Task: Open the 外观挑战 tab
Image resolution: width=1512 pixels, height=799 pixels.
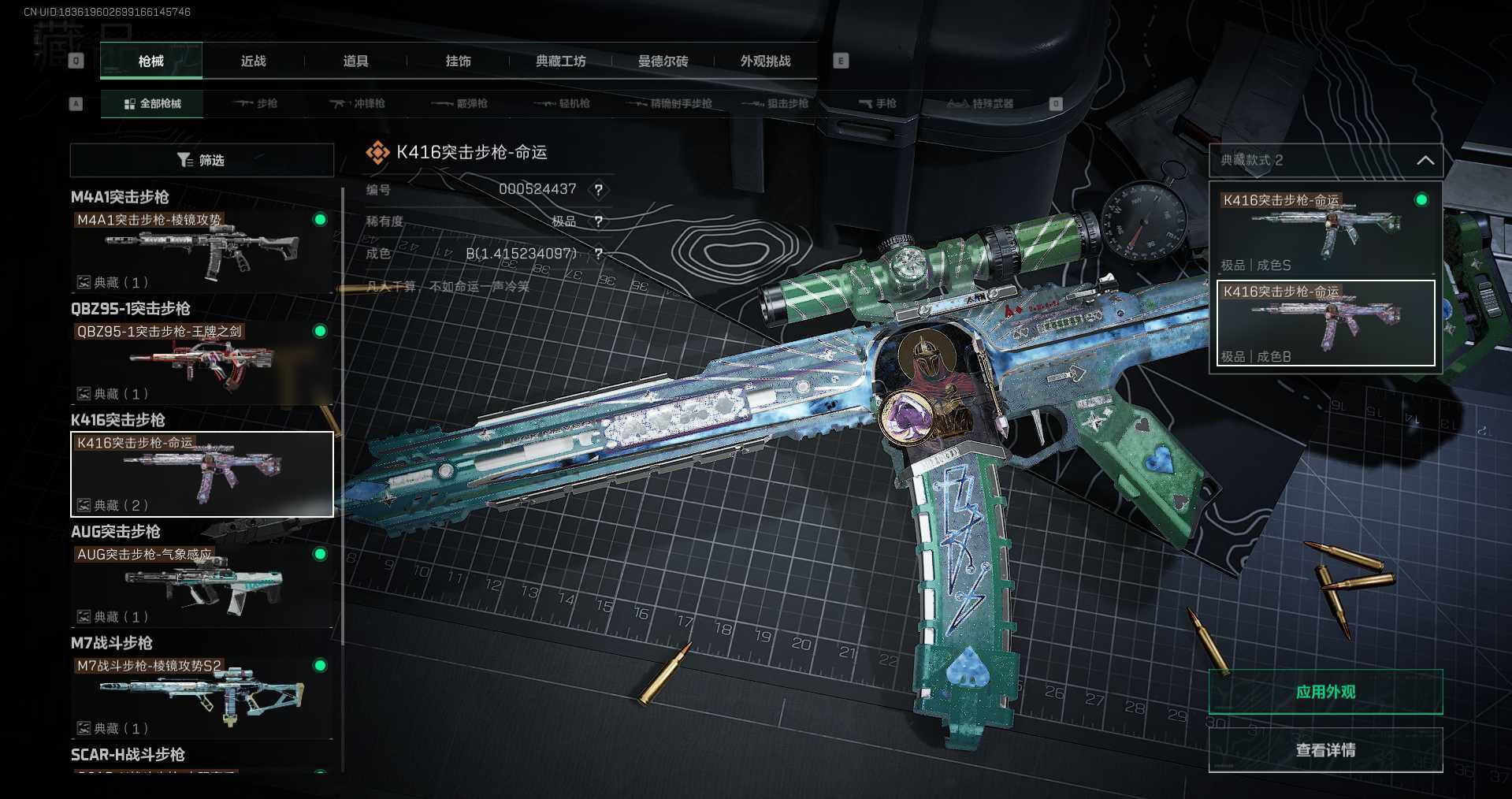Action: click(x=765, y=61)
